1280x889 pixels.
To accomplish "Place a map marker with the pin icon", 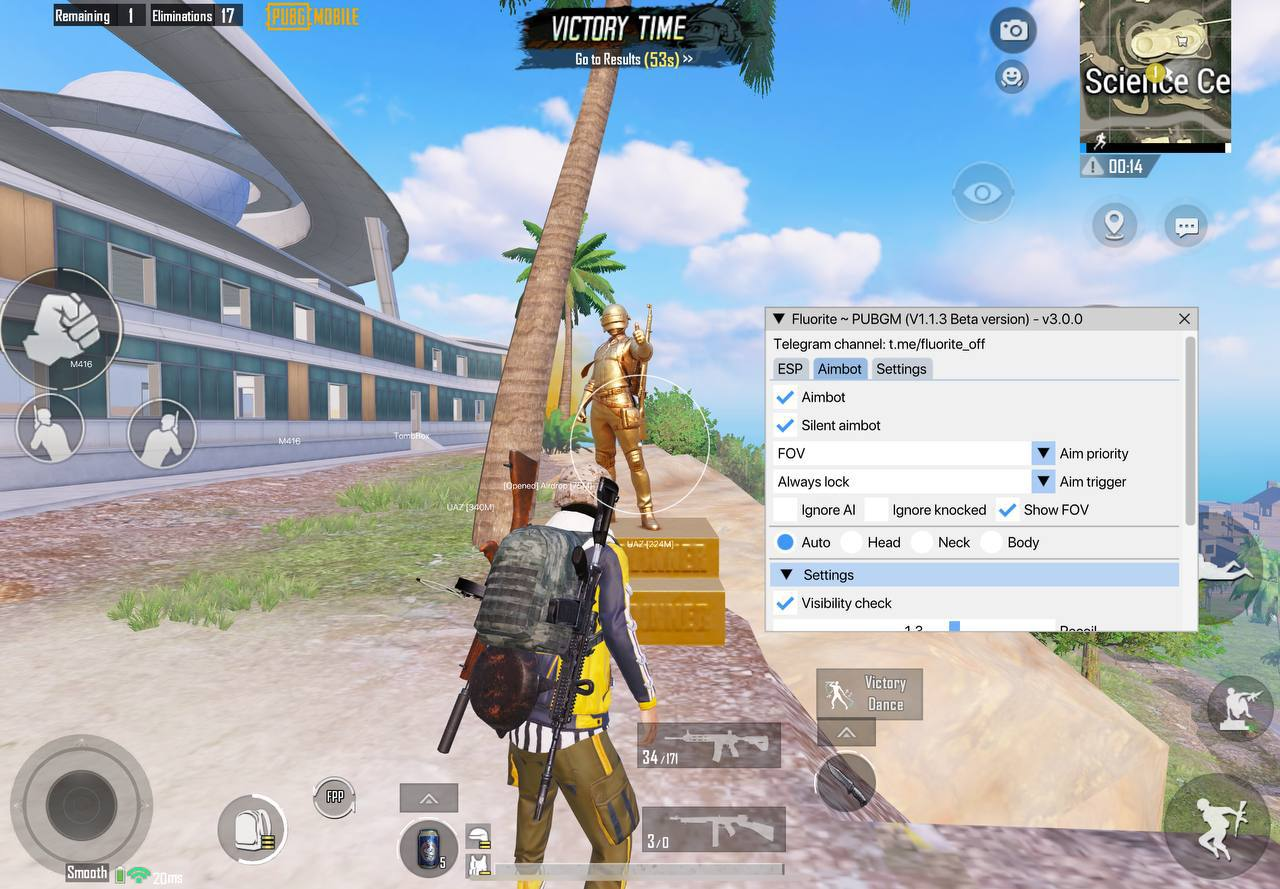I will pyautogui.click(x=1114, y=224).
